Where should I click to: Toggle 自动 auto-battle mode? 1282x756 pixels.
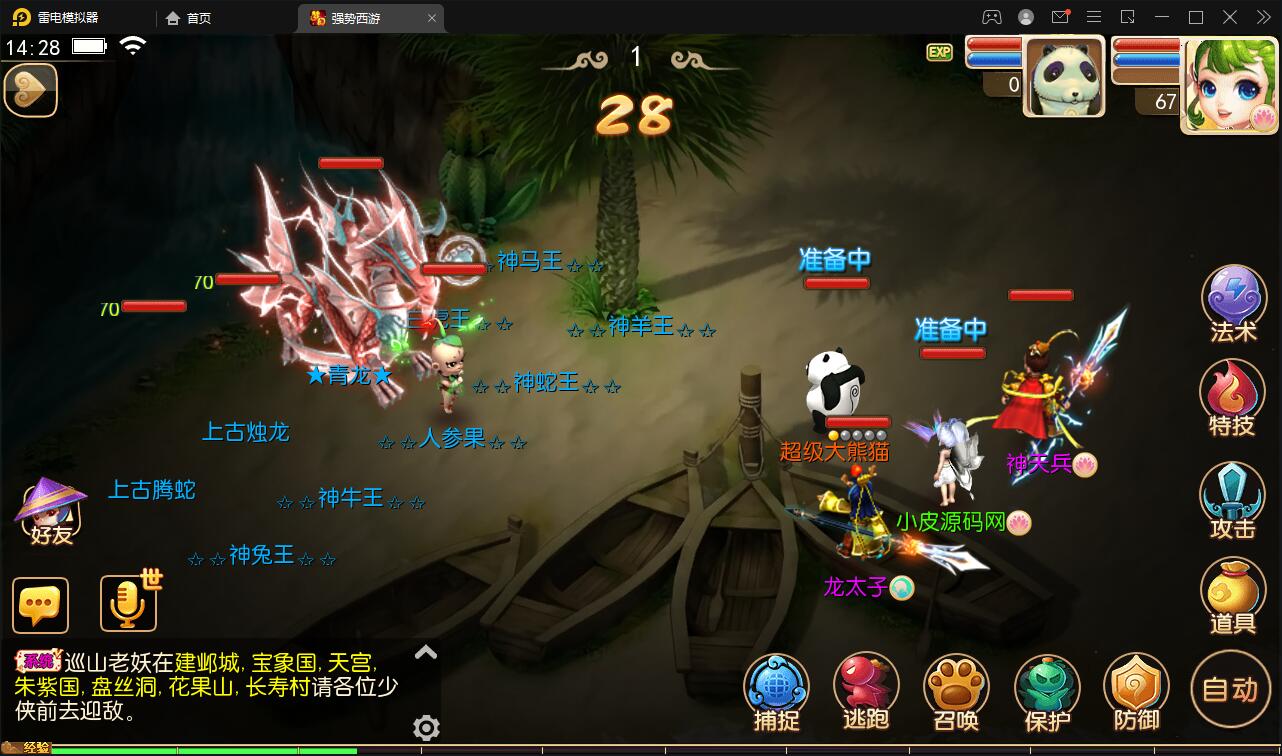(x=1231, y=690)
